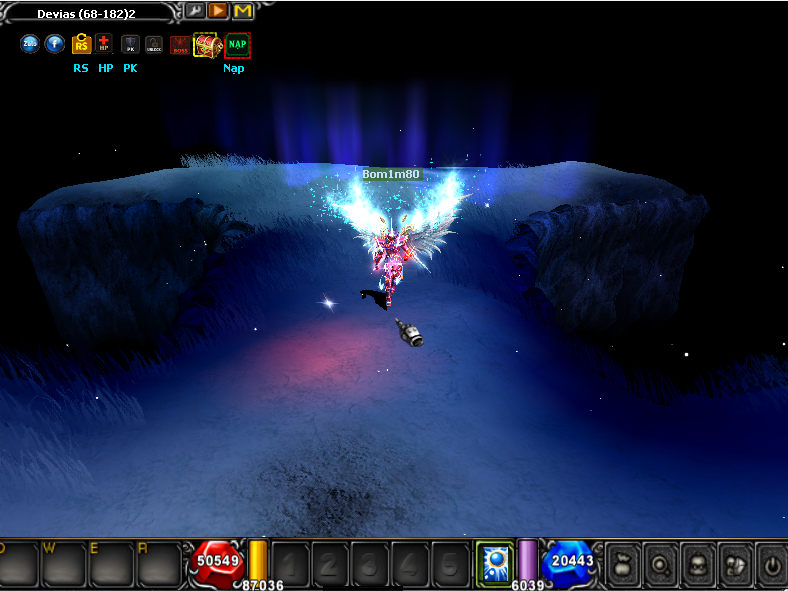
Task: Open the red treasure chest icon
Action: 207,45
